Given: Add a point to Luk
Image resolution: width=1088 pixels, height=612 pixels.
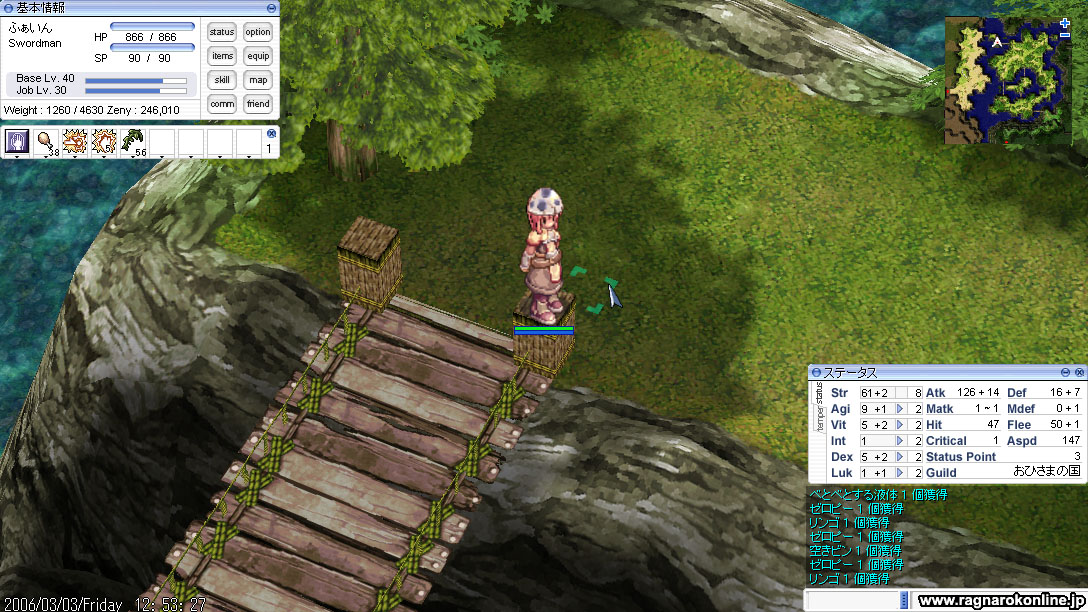Looking at the screenshot, I should 900,473.
